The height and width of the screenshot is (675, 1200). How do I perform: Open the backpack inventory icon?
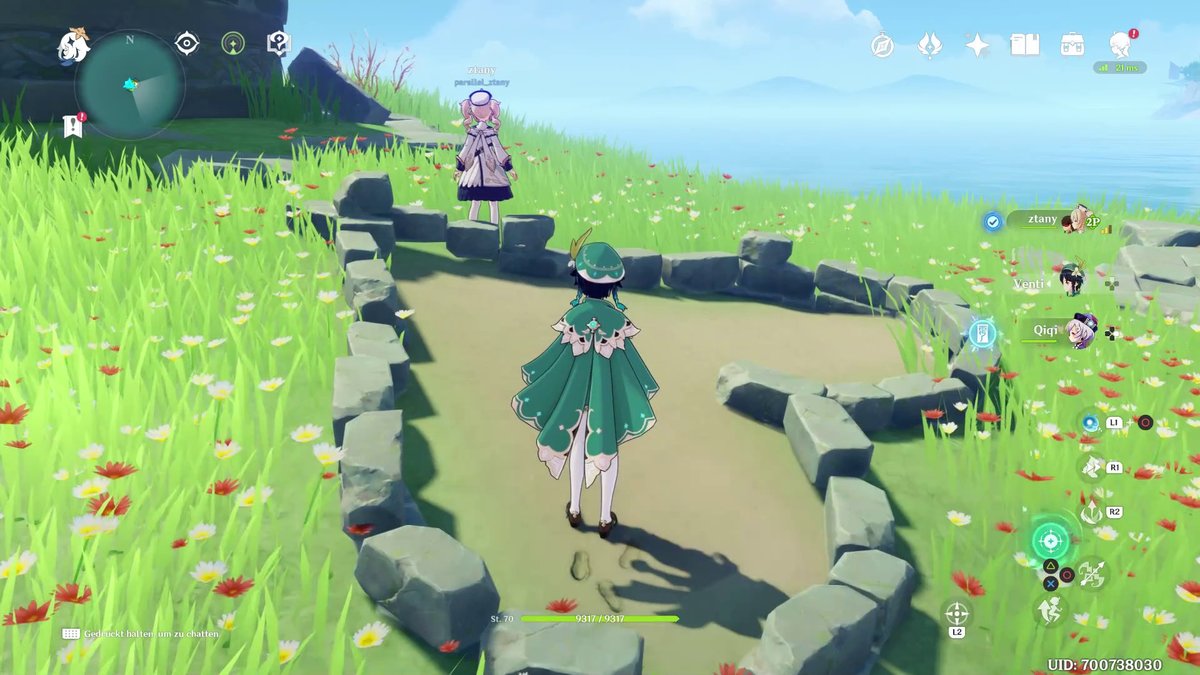[x=1073, y=45]
